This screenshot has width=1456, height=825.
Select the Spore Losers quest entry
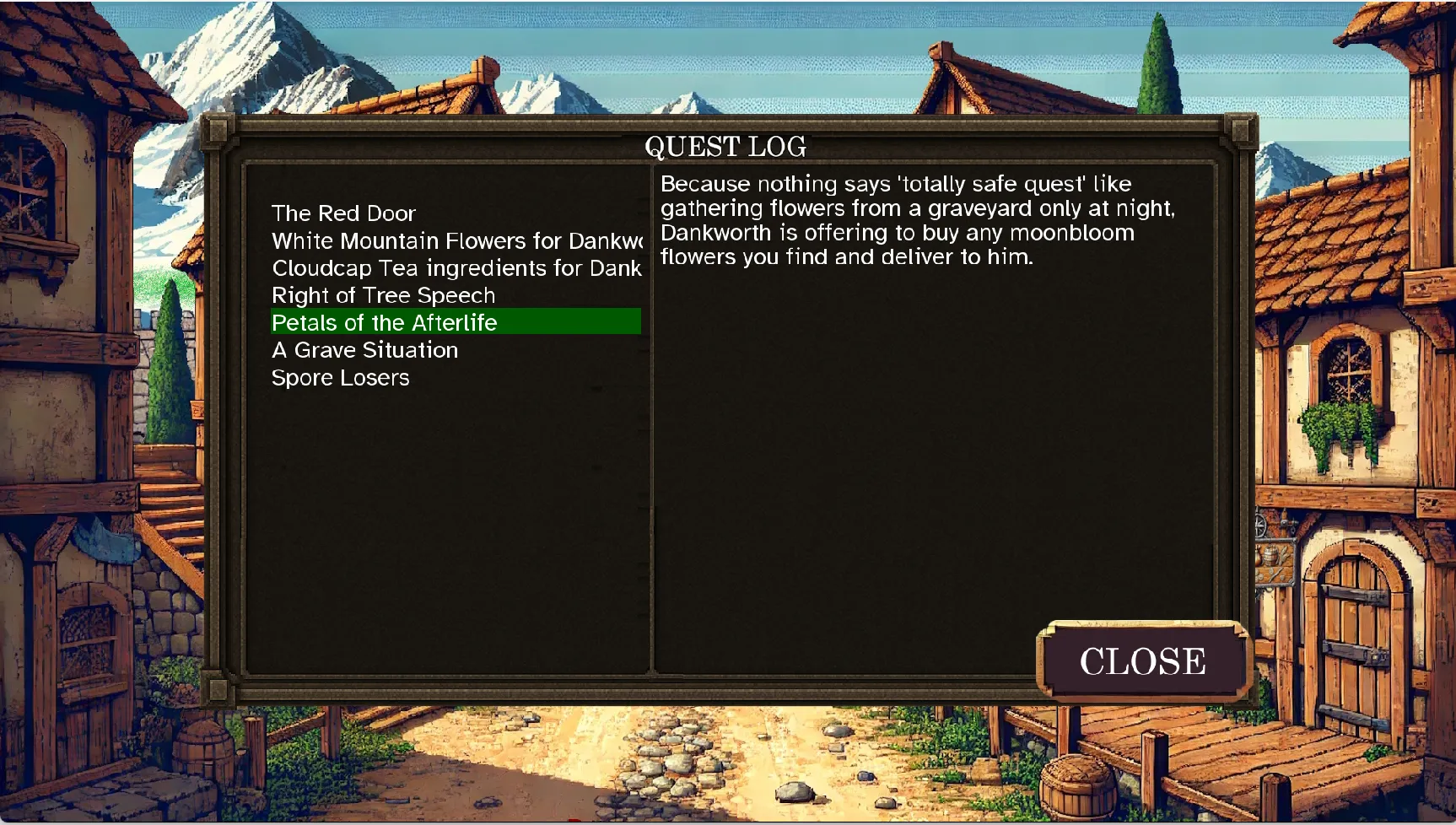[x=340, y=378]
